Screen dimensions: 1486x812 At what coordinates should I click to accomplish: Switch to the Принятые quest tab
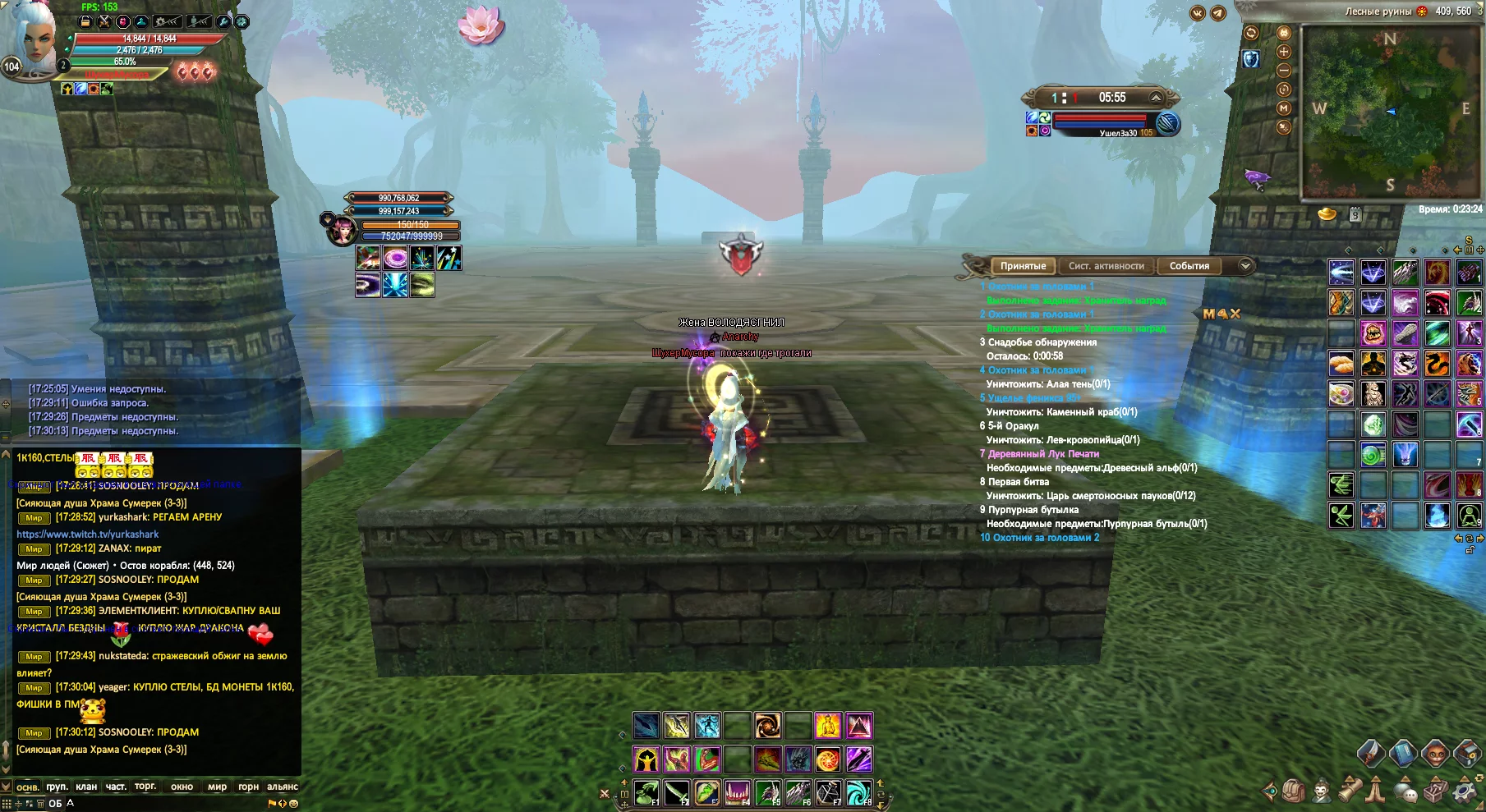click(x=1023, y=266)
